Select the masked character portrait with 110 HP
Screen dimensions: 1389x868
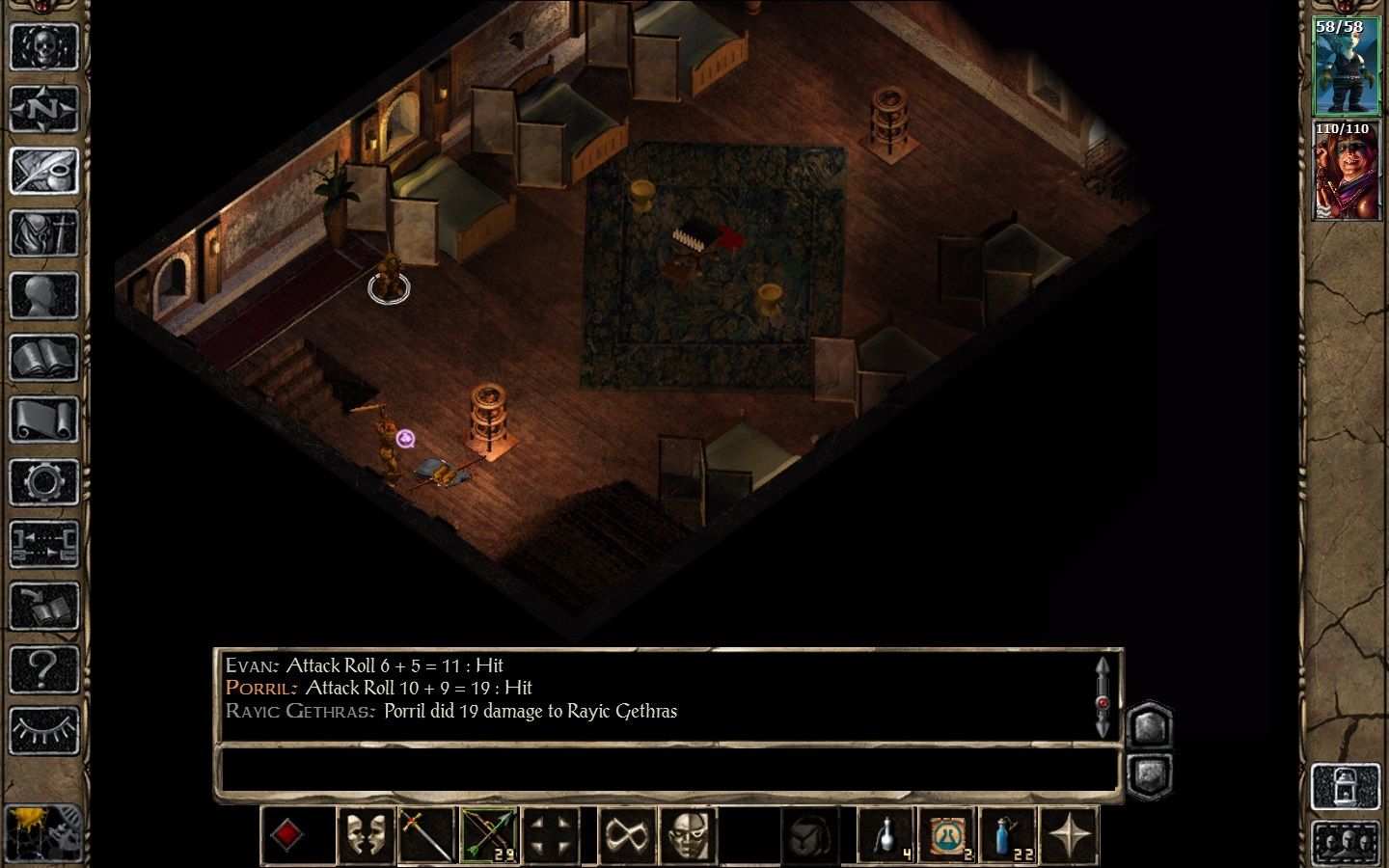pyautogui.click(x=1346, y=171)
